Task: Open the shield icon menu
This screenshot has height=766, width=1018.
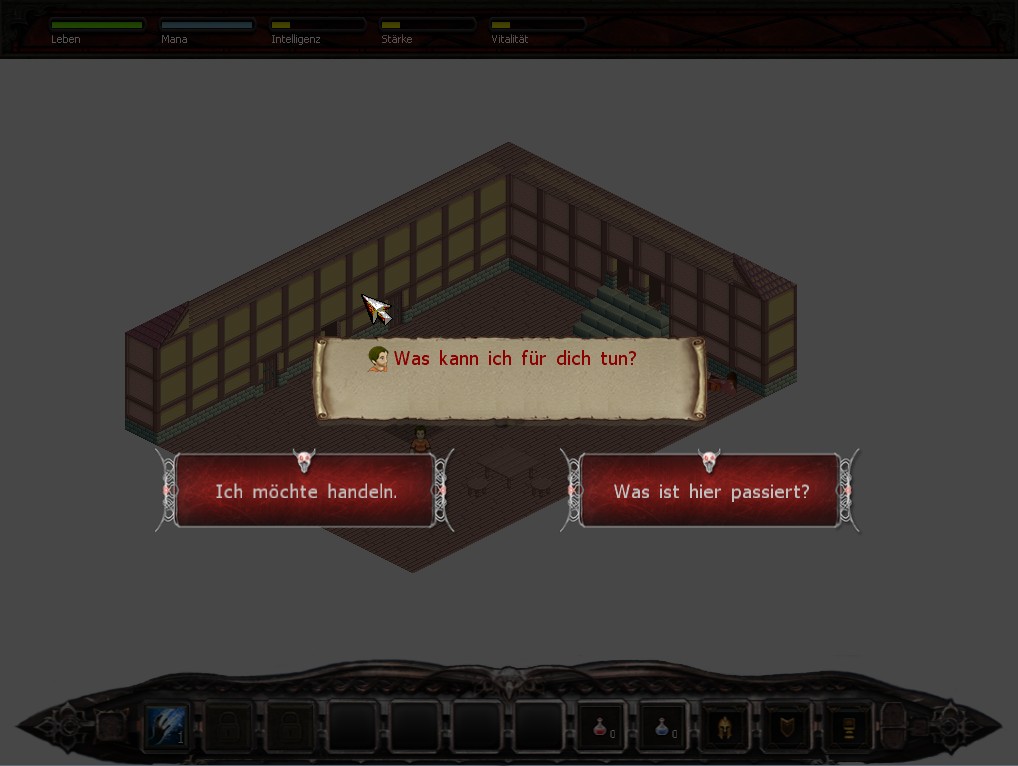Action: (785, 727)
